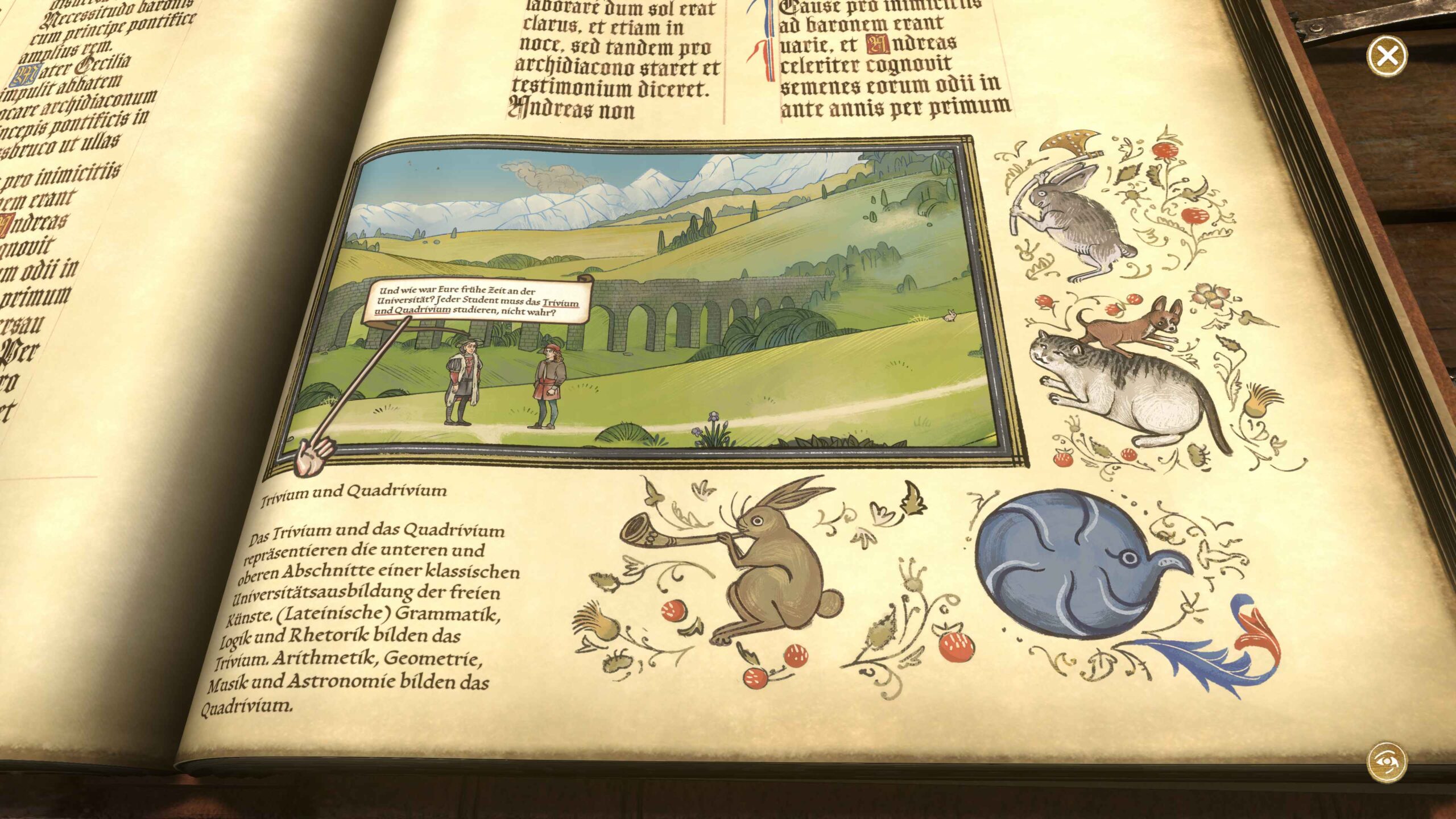The width and height of the screenshot is (1456, 819).
Task: Toggle the eye visibility icon
Action: coord(1387,762)
